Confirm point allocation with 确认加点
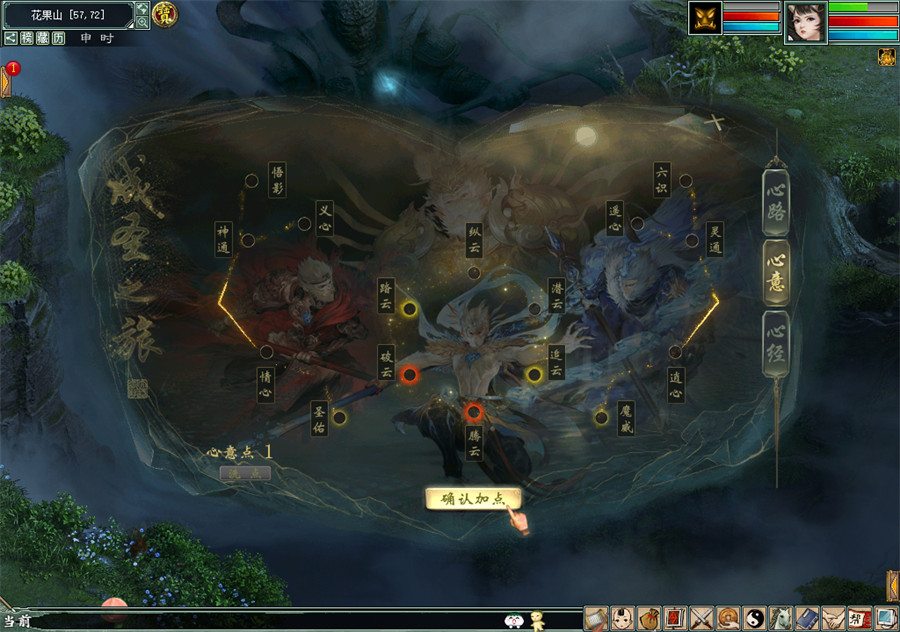The height and width of the screenshot is (632, 900). 473,499
